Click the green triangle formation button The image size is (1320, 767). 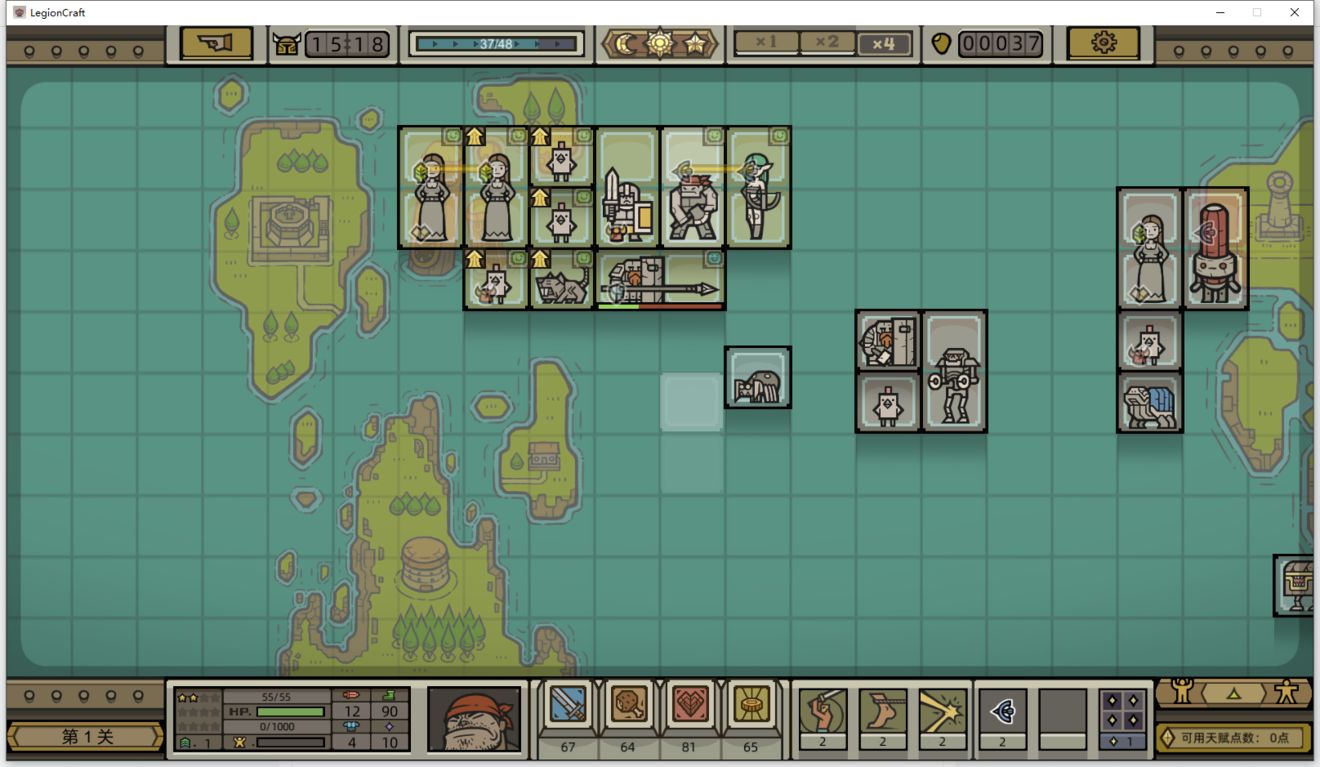click(x=1233, y=692)
